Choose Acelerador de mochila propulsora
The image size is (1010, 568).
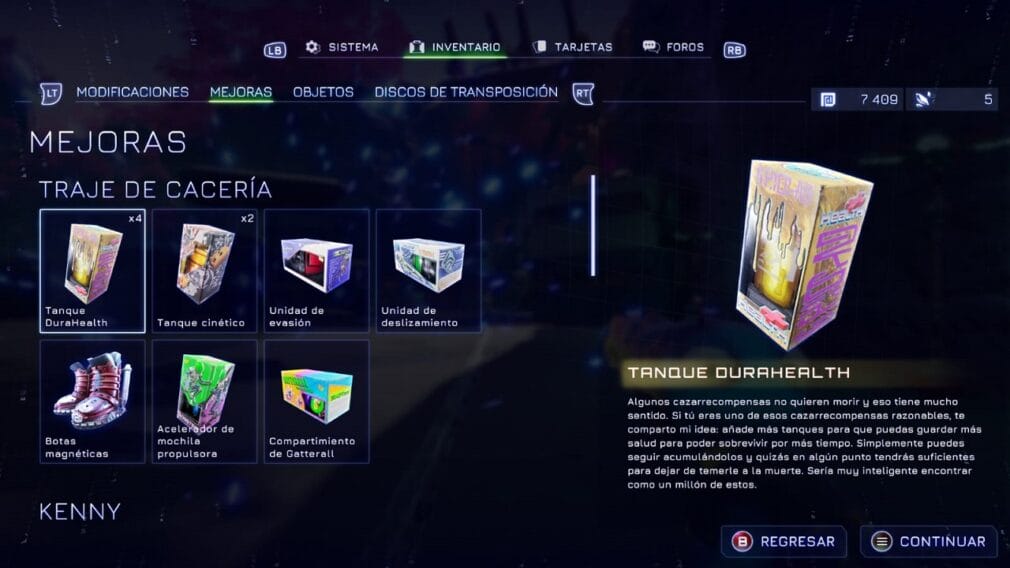point(205,401)
